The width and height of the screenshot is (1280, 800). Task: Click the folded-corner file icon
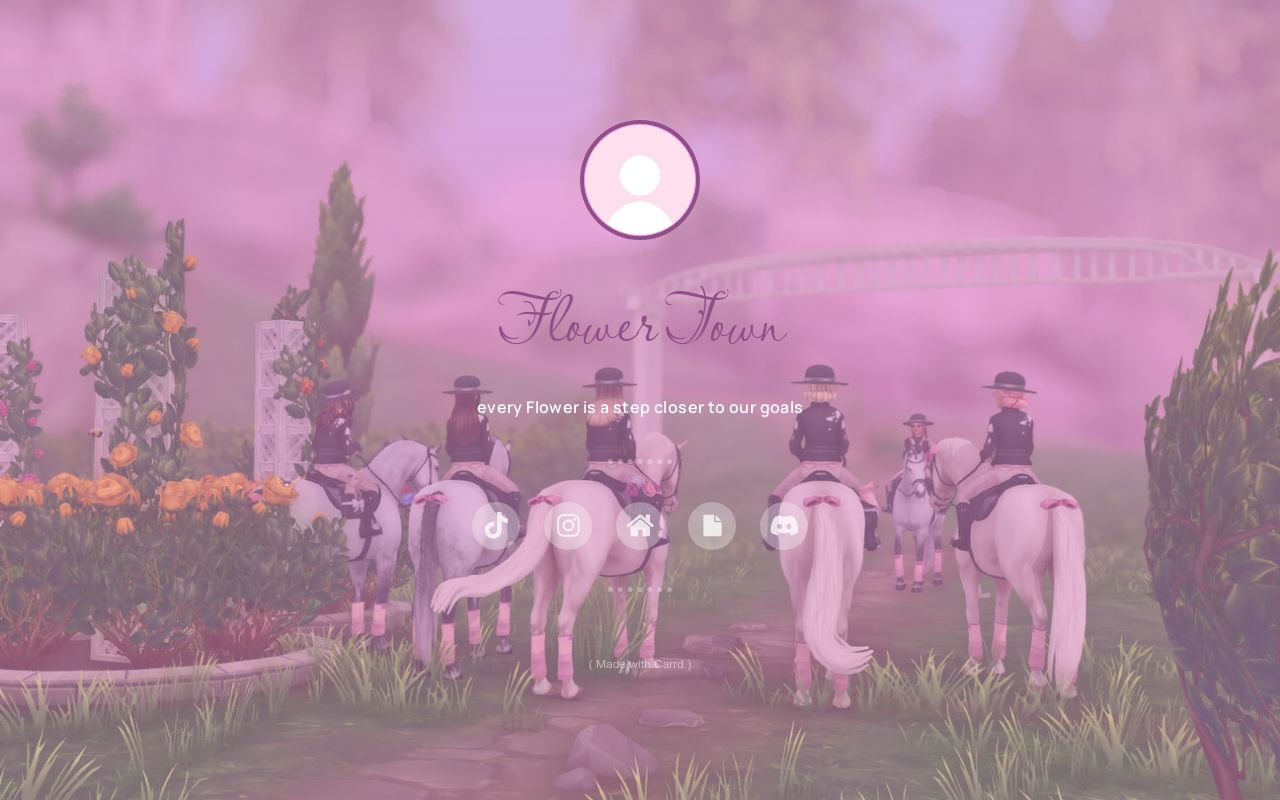(x=712, y=525)
